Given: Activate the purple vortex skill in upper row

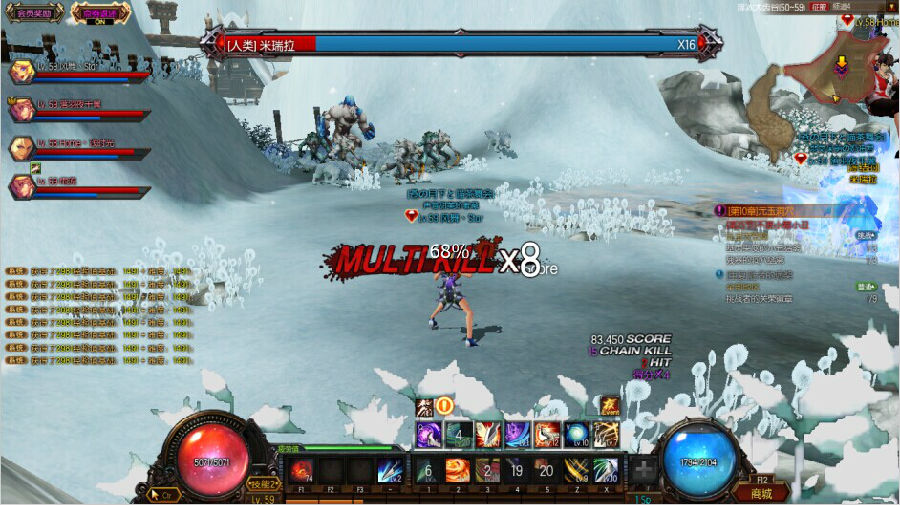Looking at the screenshot, I should (x=429, y=434).
